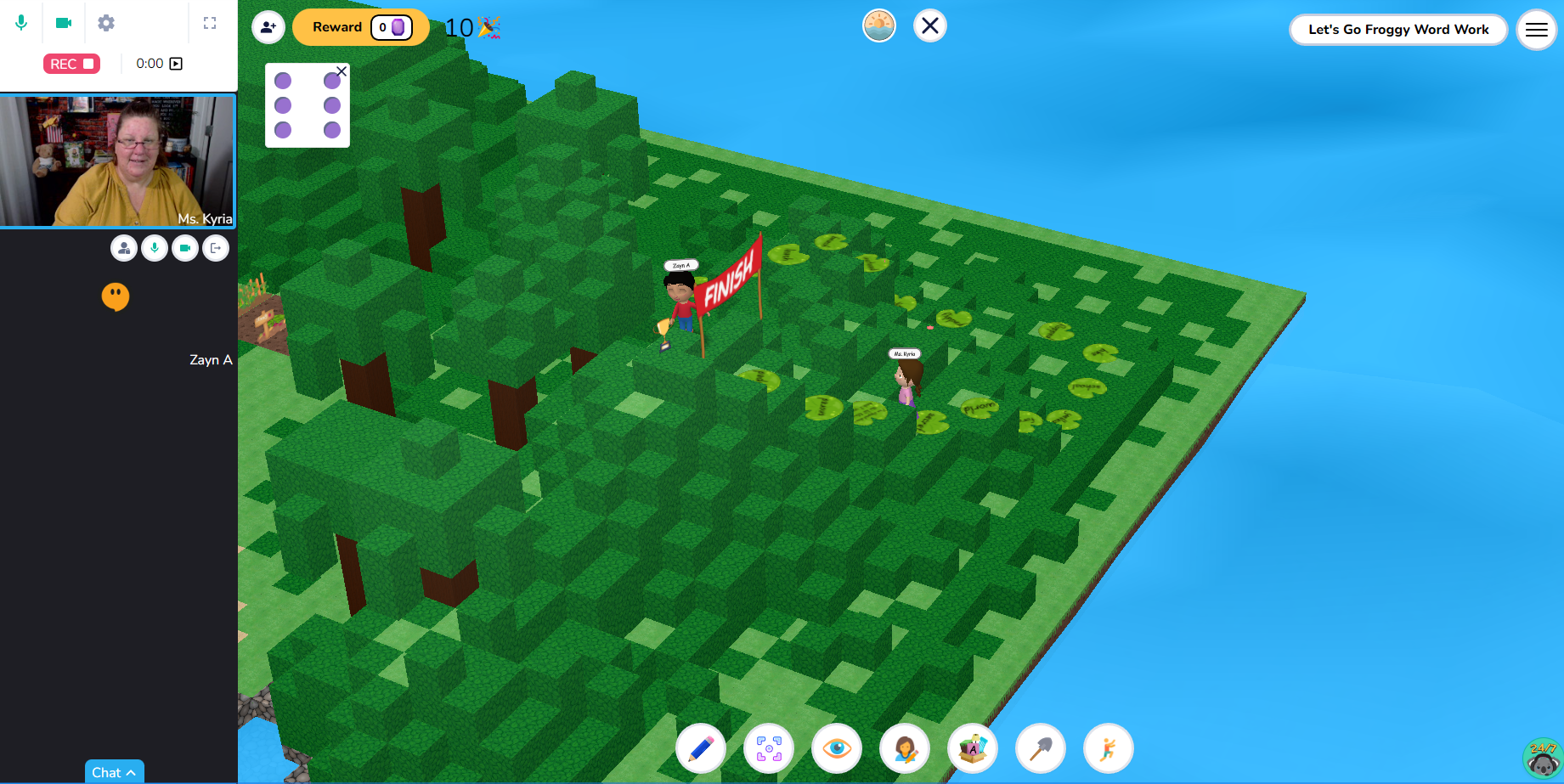
Task: Open participant list icon under Ms. Kyria's video
Action: coord(124,247)
